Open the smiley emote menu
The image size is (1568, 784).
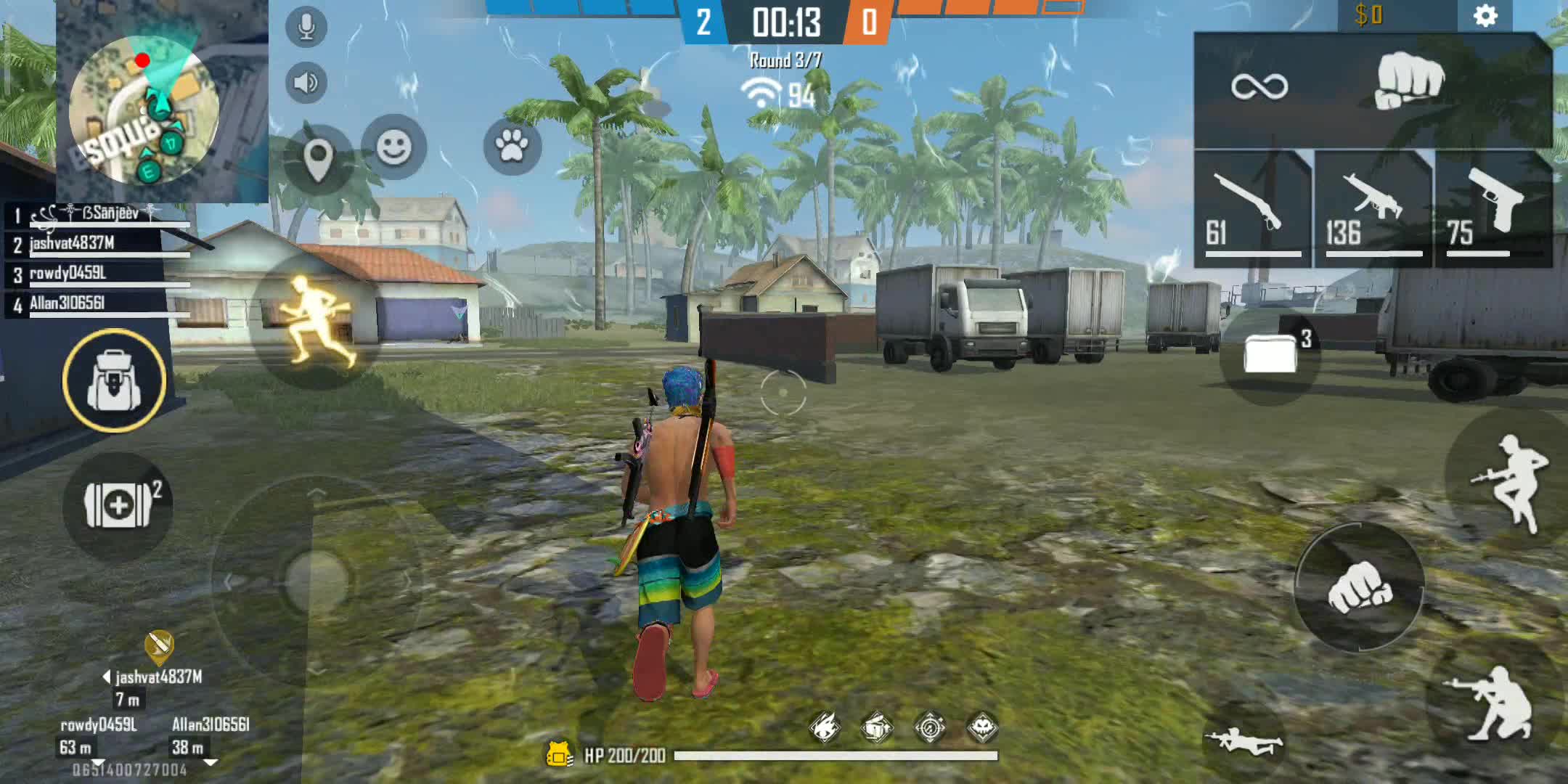coord(393,147)
